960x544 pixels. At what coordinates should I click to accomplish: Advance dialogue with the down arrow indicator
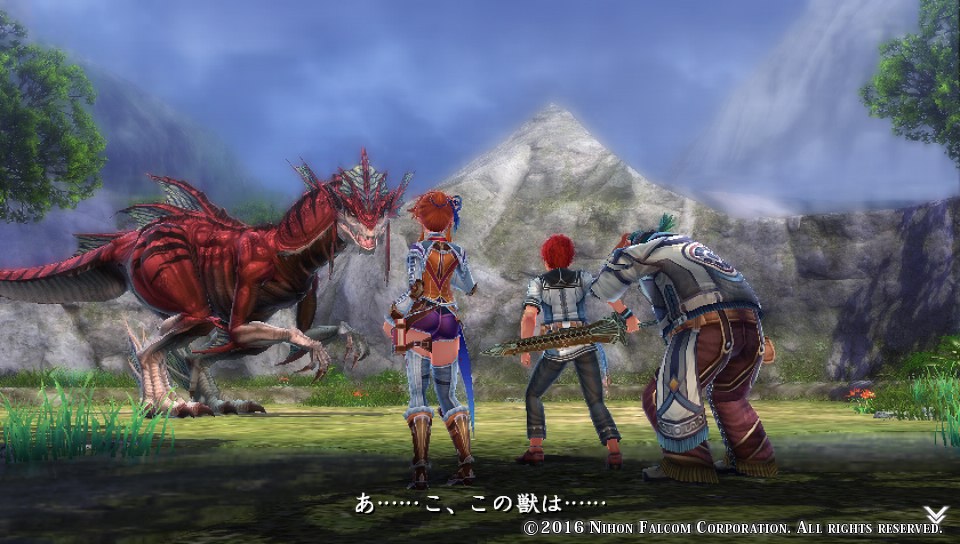935,514
